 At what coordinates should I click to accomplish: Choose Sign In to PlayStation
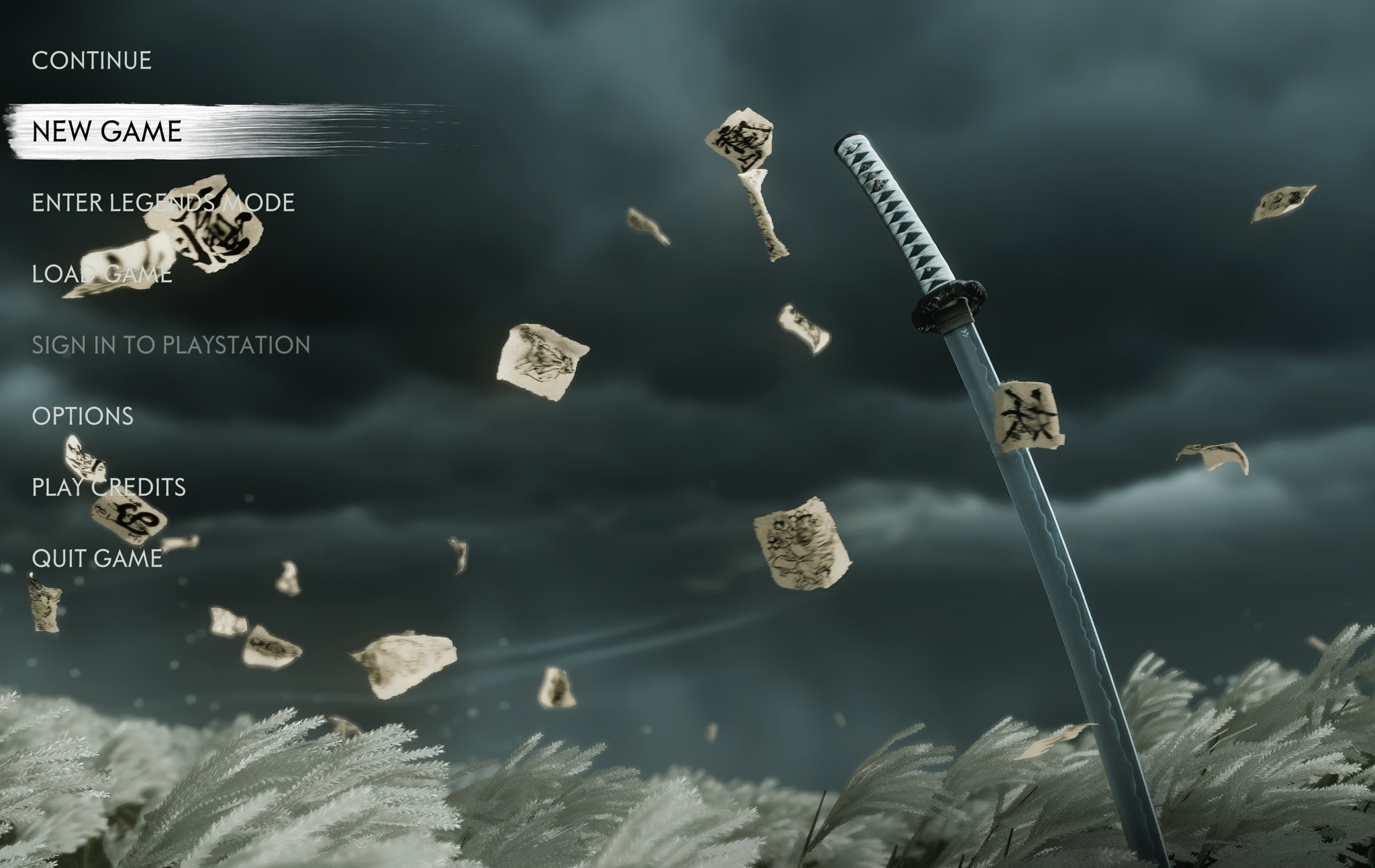pos(171,345)
